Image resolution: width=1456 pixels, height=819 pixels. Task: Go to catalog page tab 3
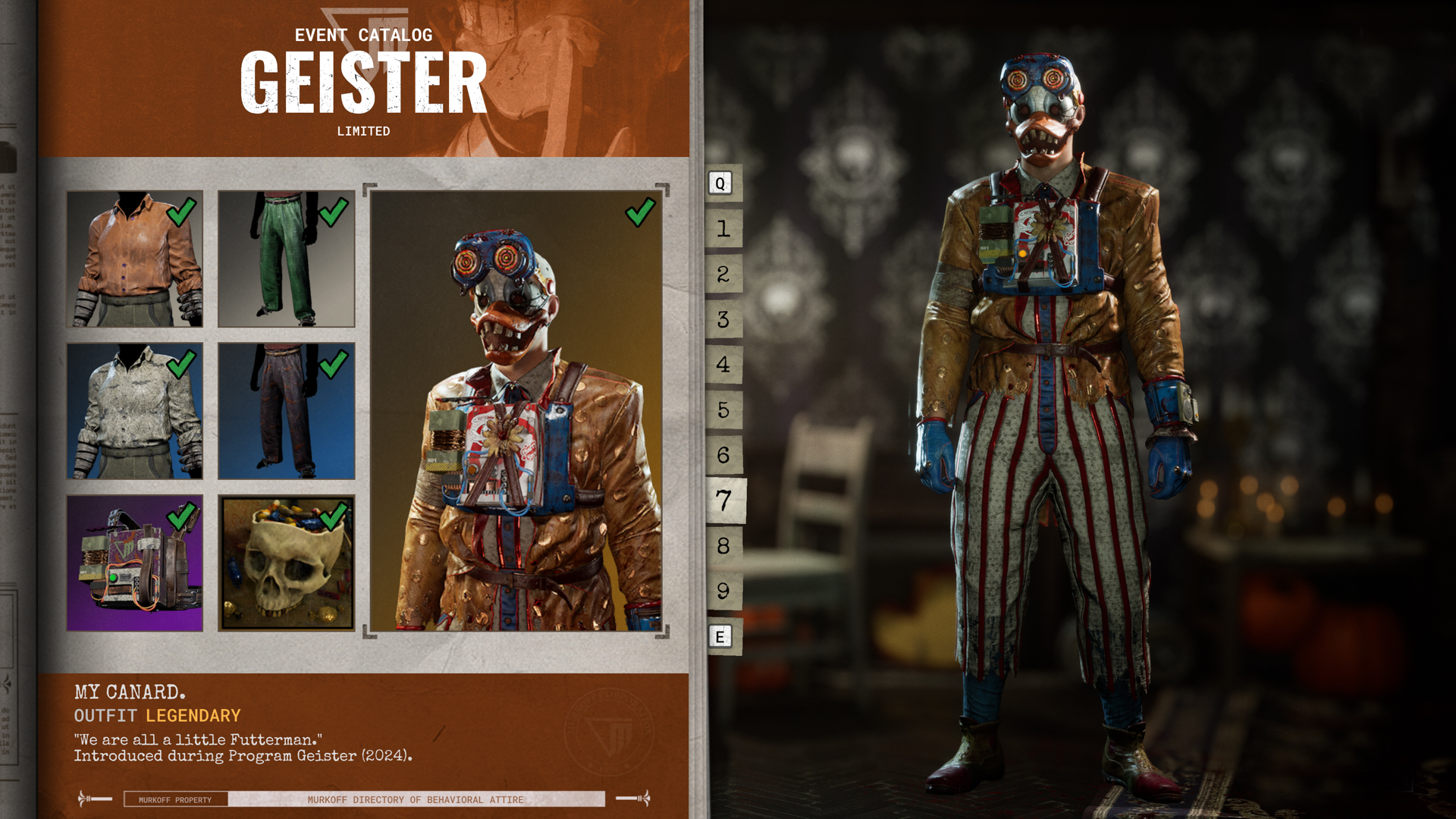723,319
